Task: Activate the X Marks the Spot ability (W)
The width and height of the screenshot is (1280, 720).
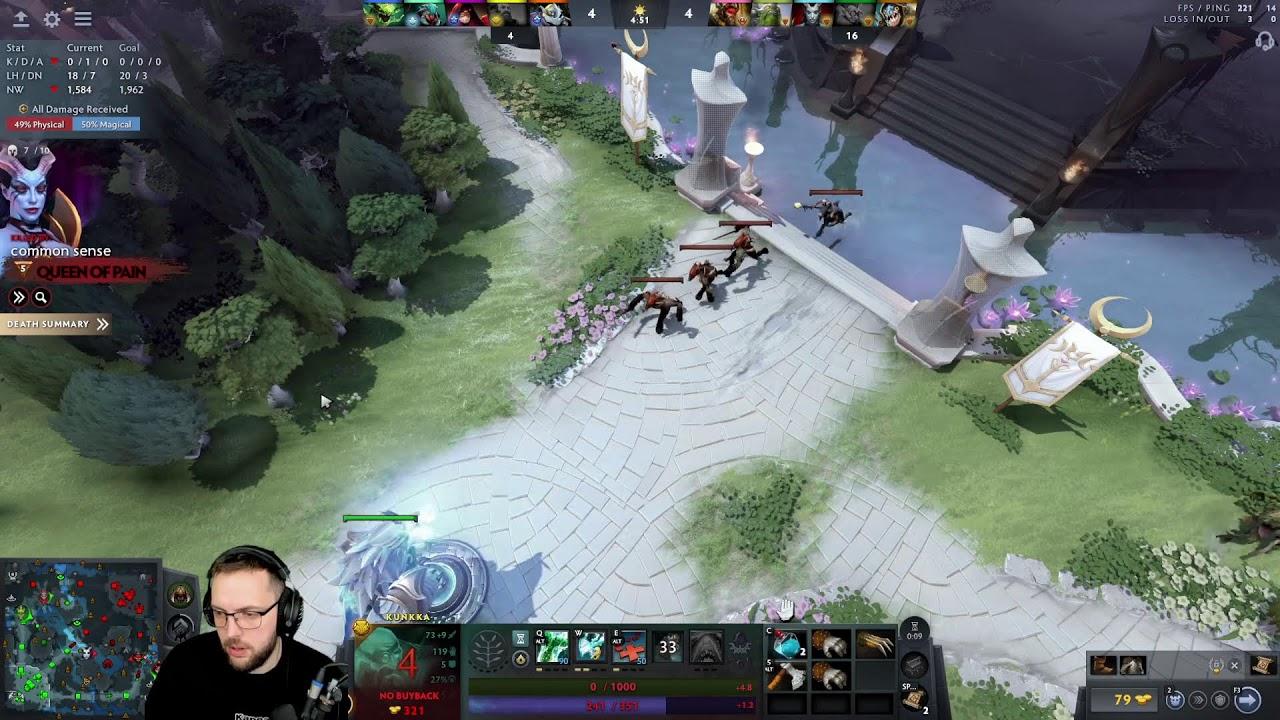Action: pyautogui.click(x=591, y=647)
